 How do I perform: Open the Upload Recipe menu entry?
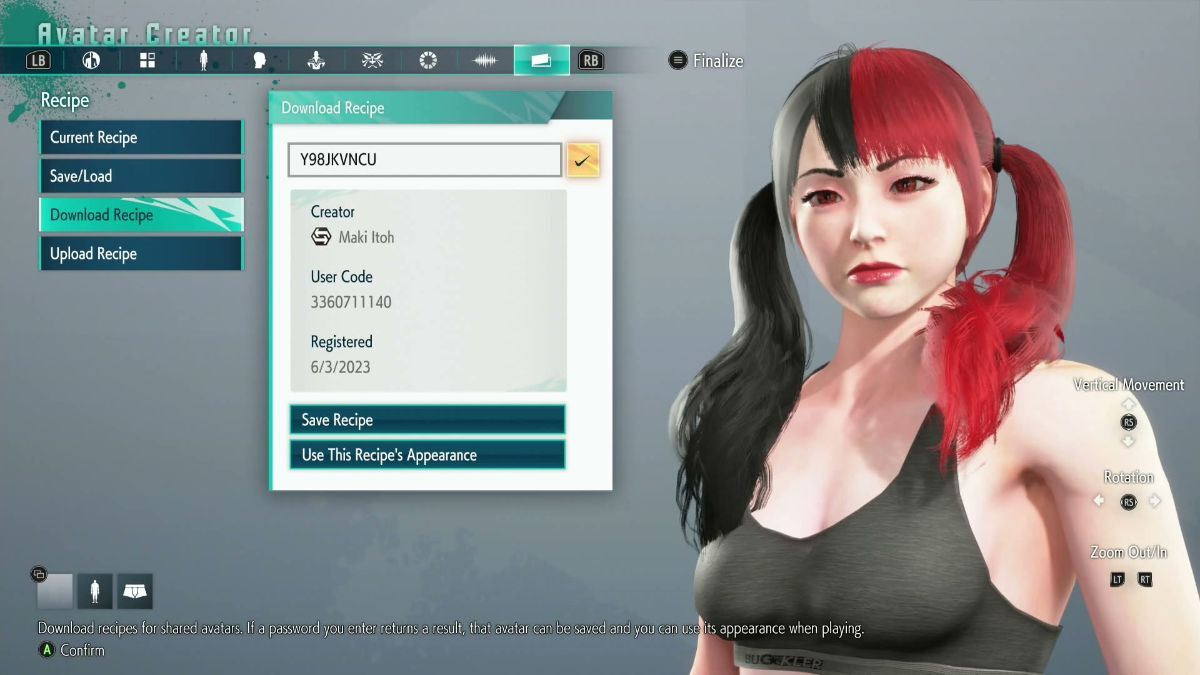pyautogui.click(x=140, y=254)
